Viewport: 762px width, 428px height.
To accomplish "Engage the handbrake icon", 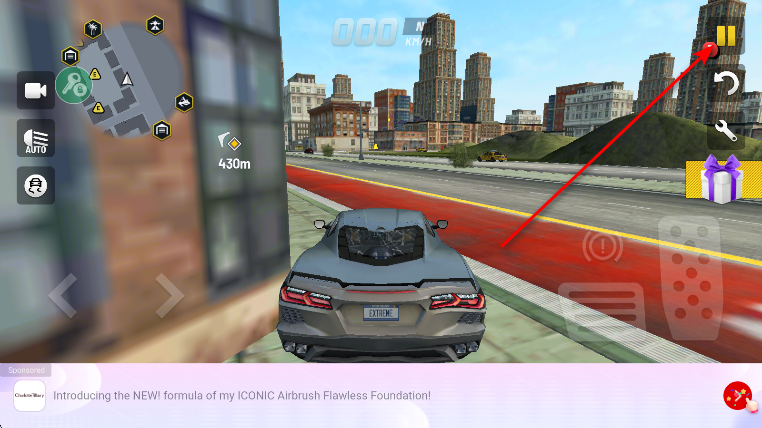I will pyautogui.click(x=603, y=246).
